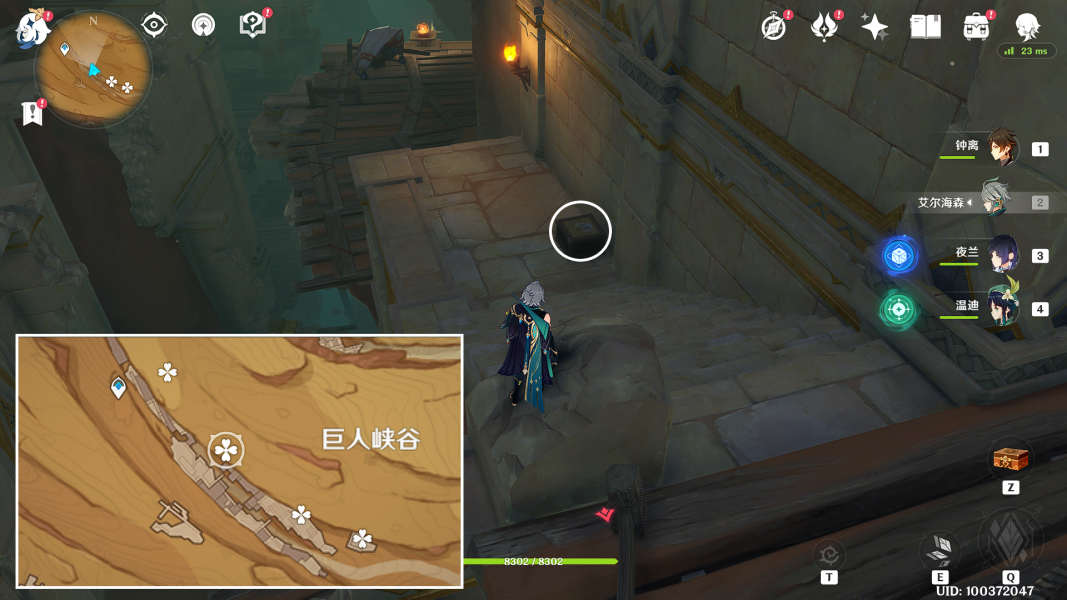Click the eye-shaped icon near the minimap
The image size is (1067, 600).
(x=154, y=25)
